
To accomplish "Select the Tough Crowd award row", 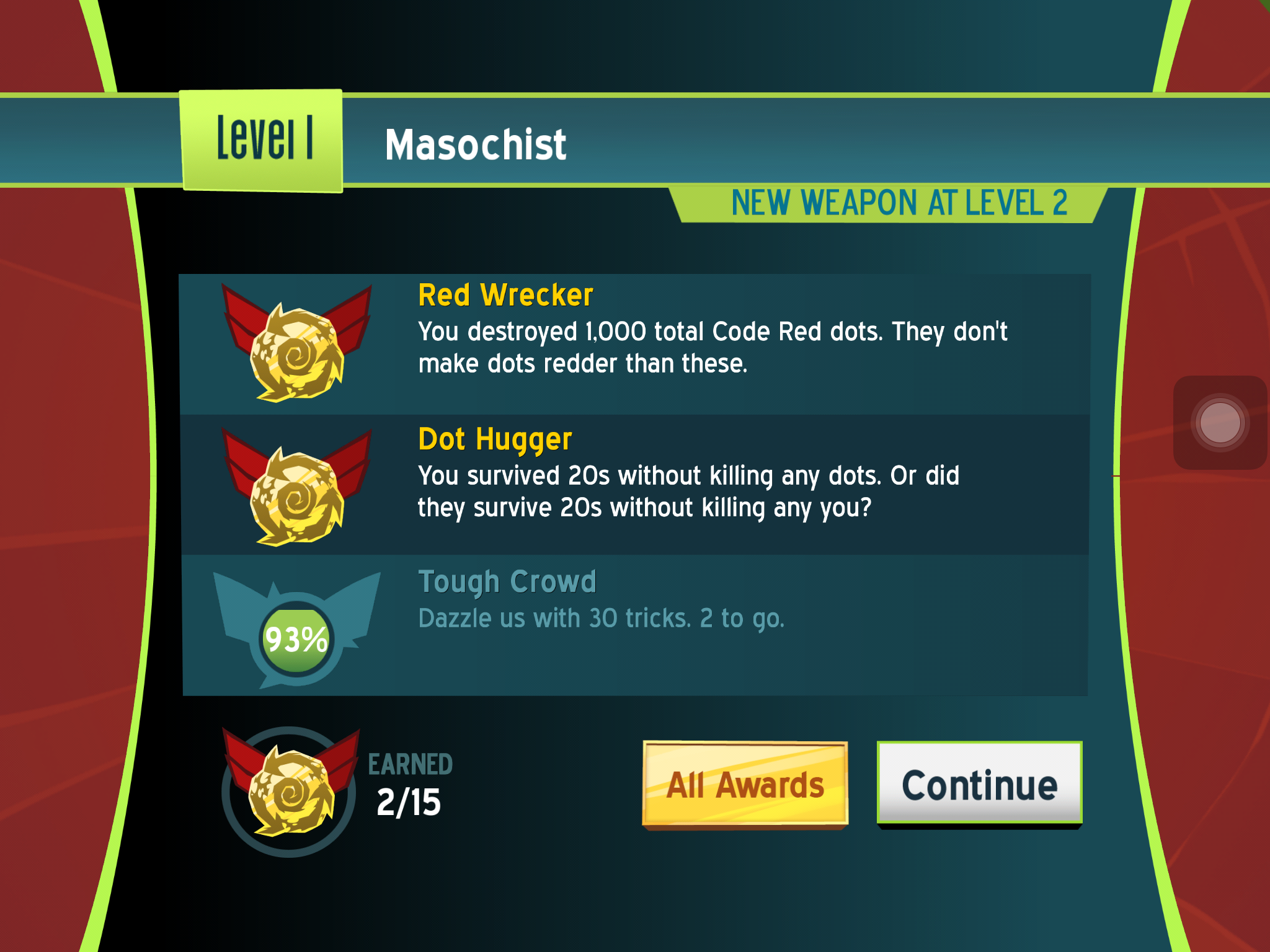I will click(x=634, y=625).
